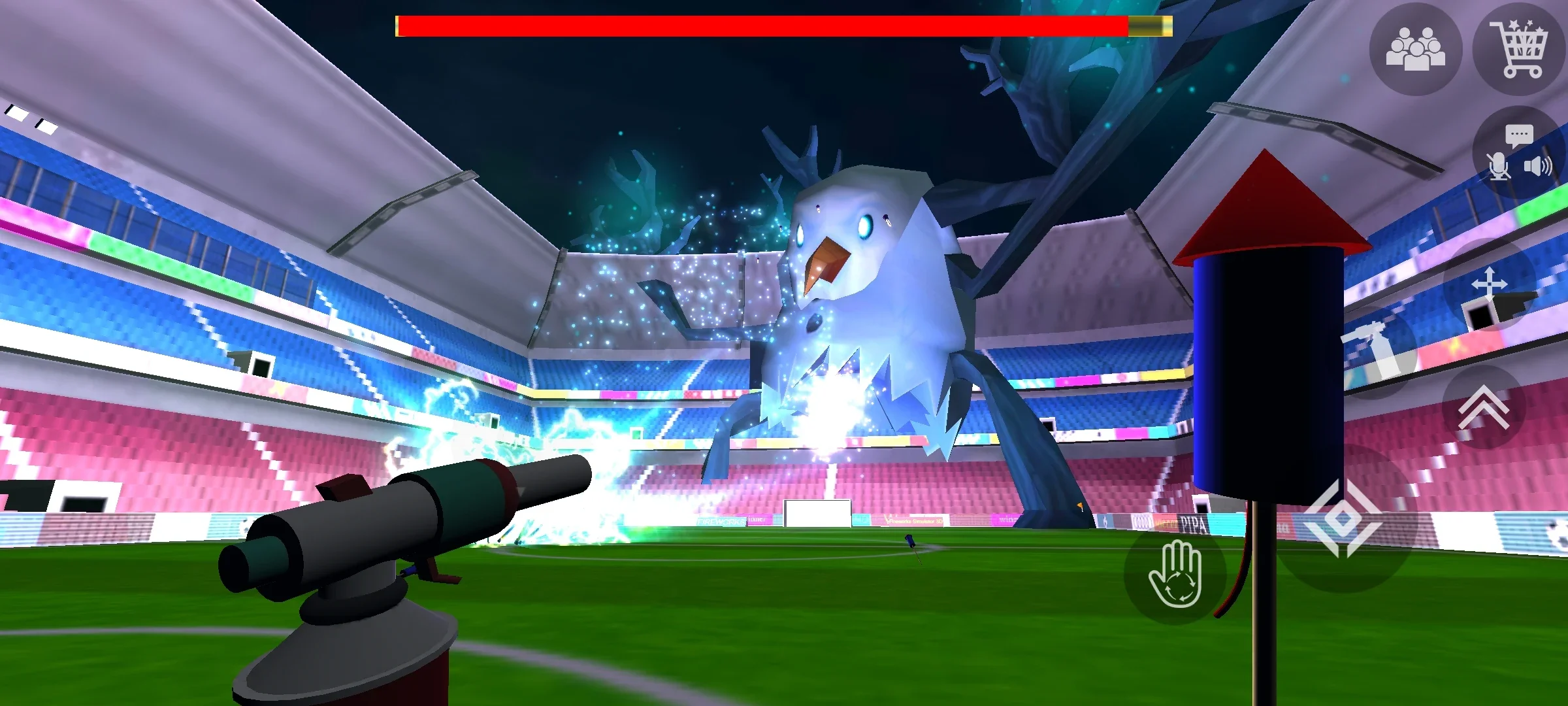Use the lighter torch button
Viewport: 1568px width, 706px height.
[1379, 353]
